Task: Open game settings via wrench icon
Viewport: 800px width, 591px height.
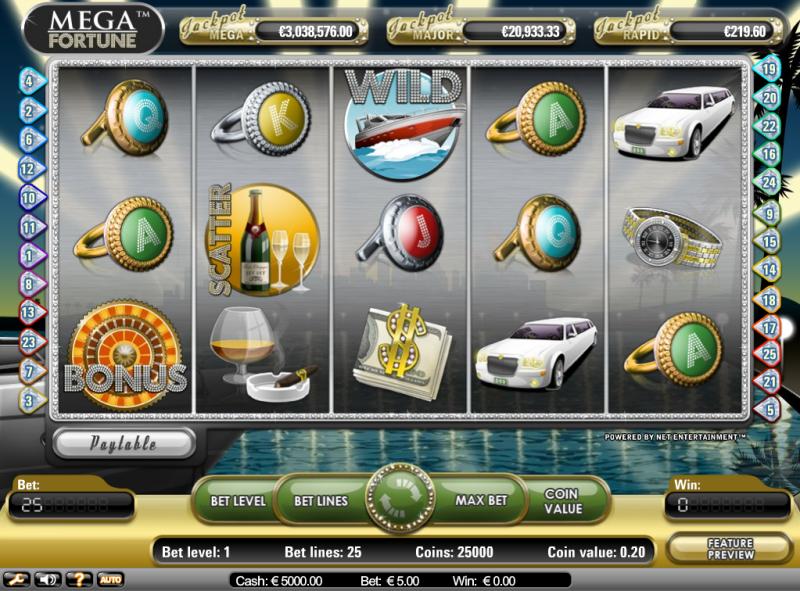Action: point(16,579)
